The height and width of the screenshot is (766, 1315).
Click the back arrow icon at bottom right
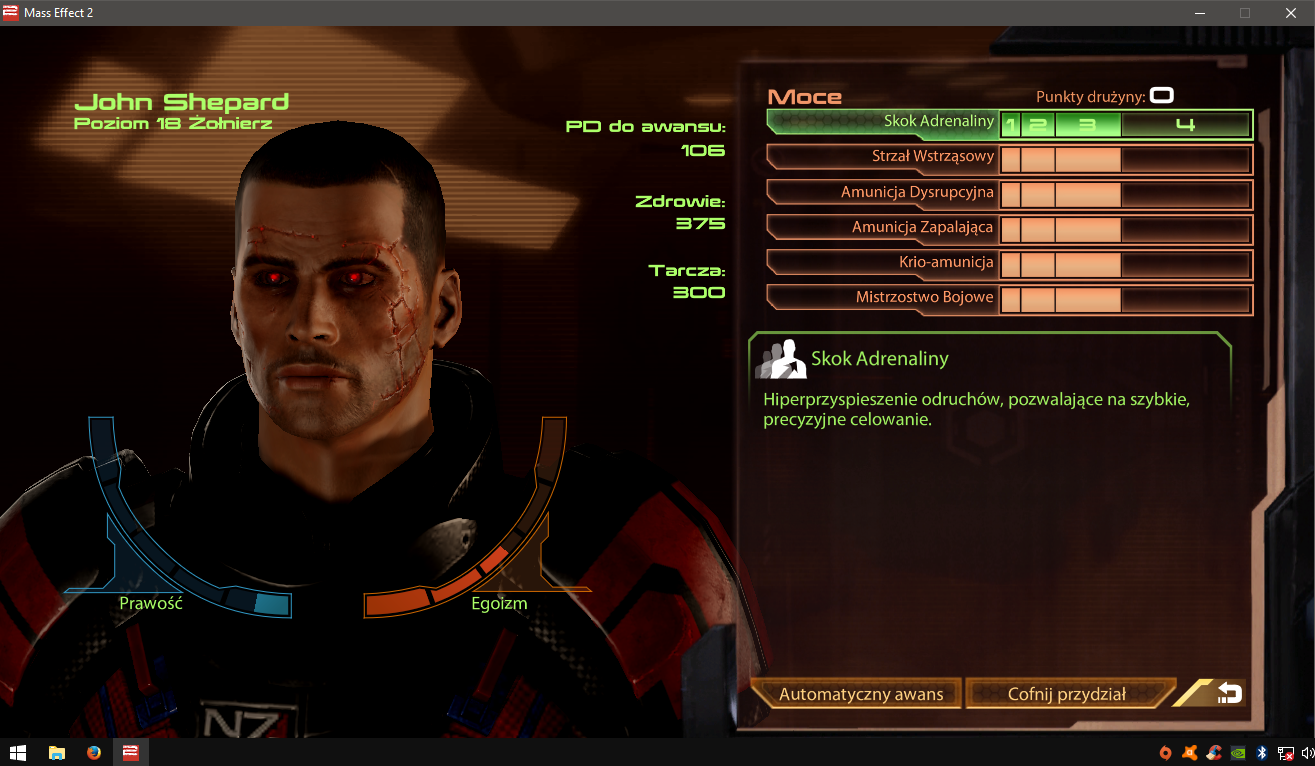(x=1229, y=693)
